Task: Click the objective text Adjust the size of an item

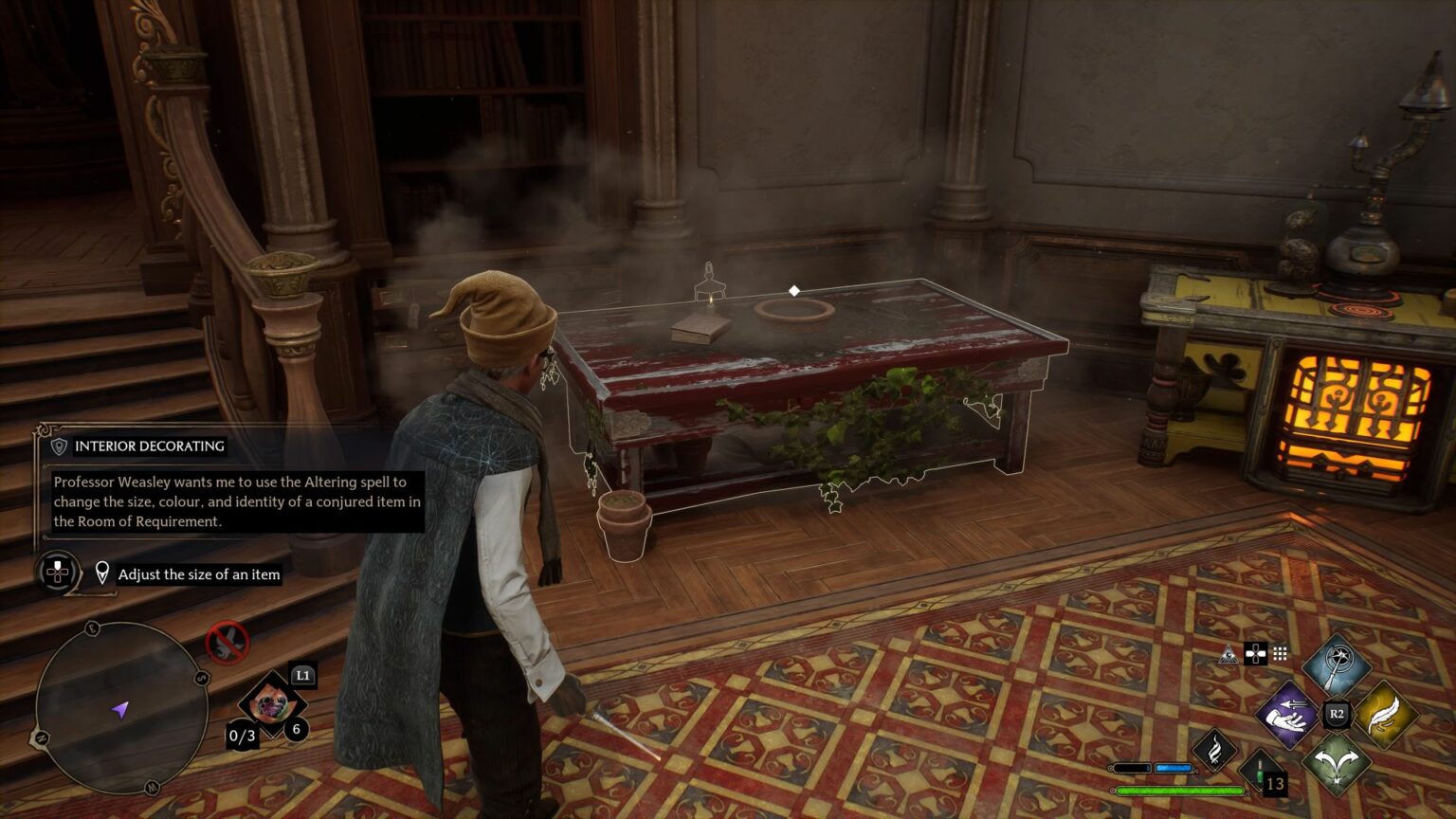Action: click(x=198, y=573)
